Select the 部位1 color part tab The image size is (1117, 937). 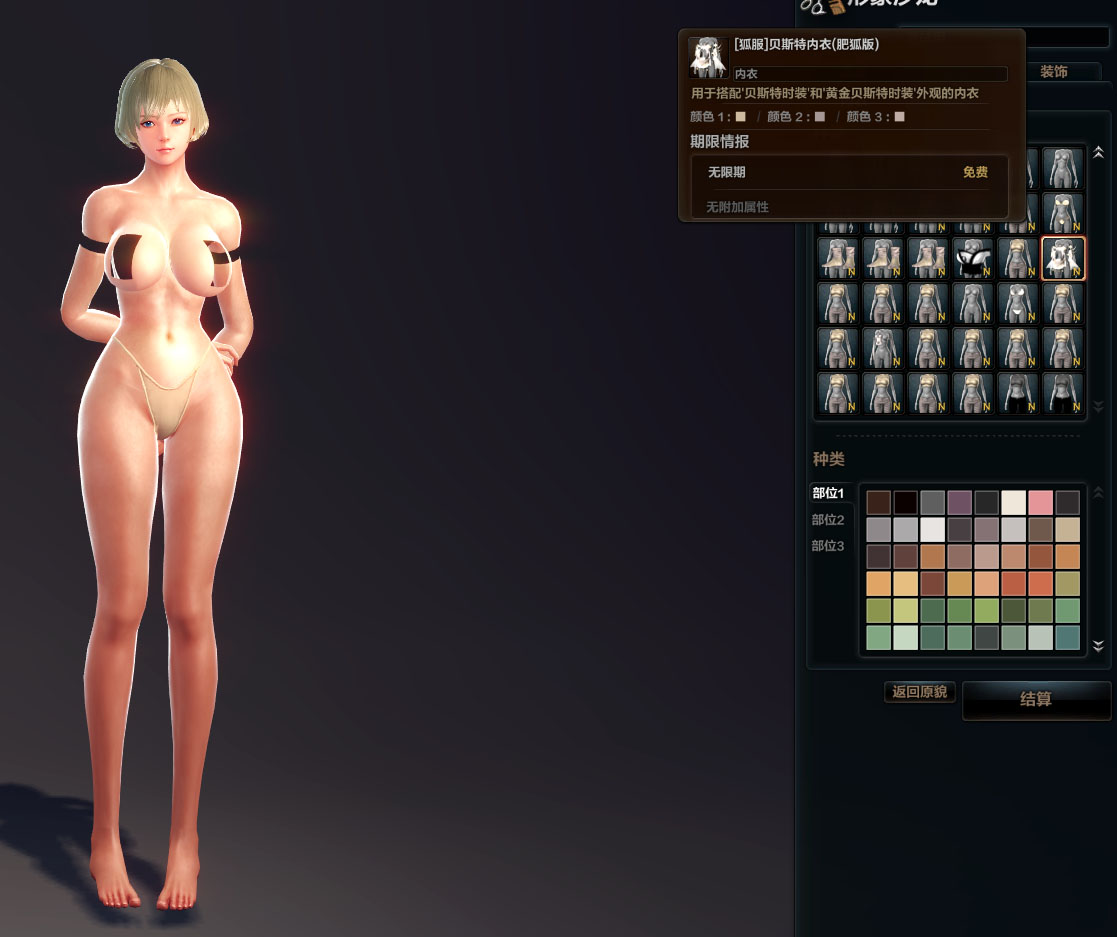[828, 493]
